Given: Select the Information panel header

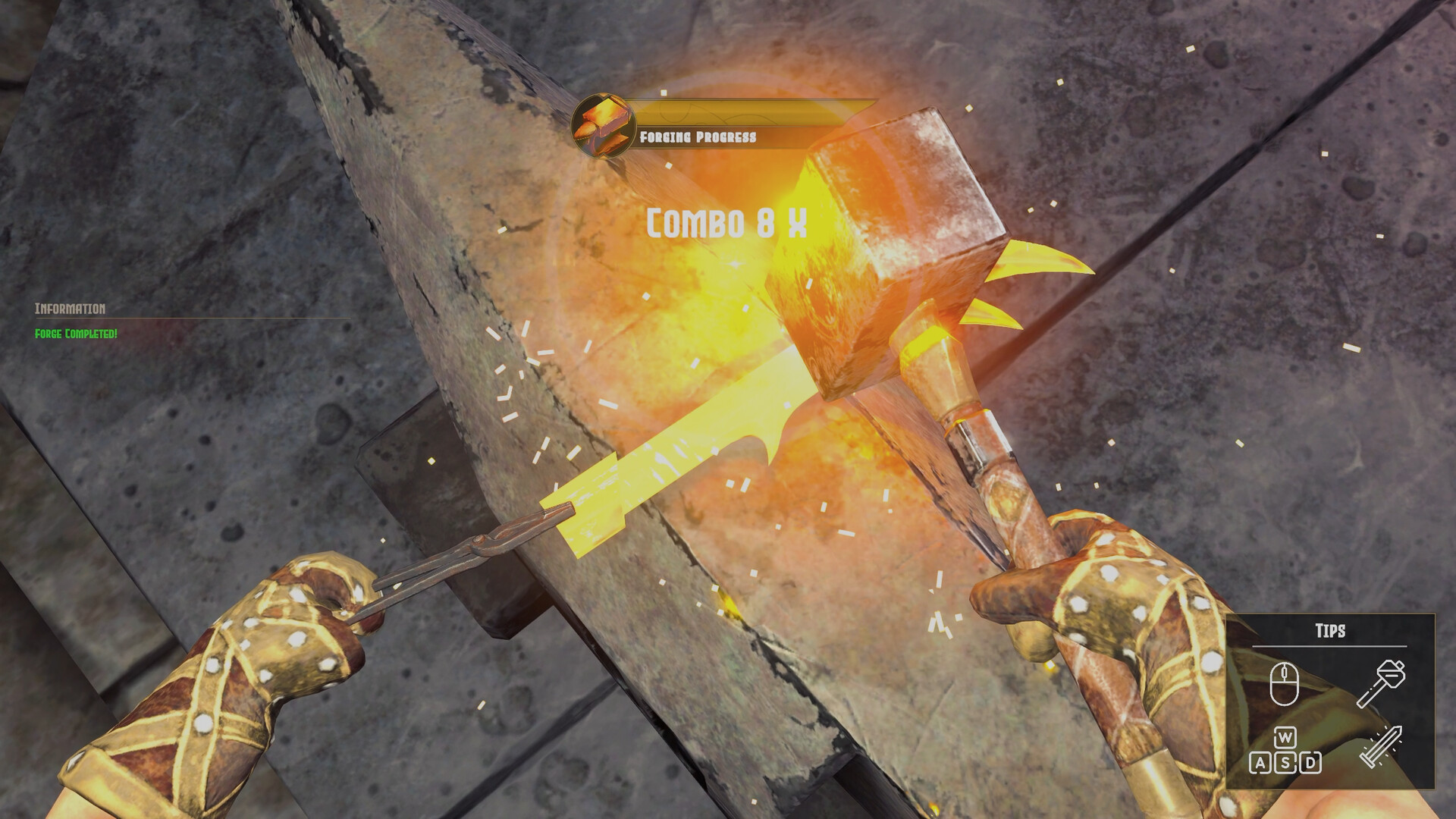Looking at the screenshot, I should click(x=71, y=308).
